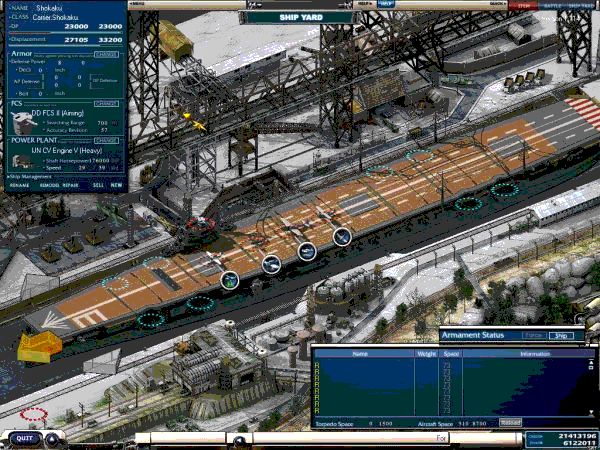Open the REMODEL ship option
This screenshot has width=600, height=450.
pyautogui.click(x=47, y=185)
